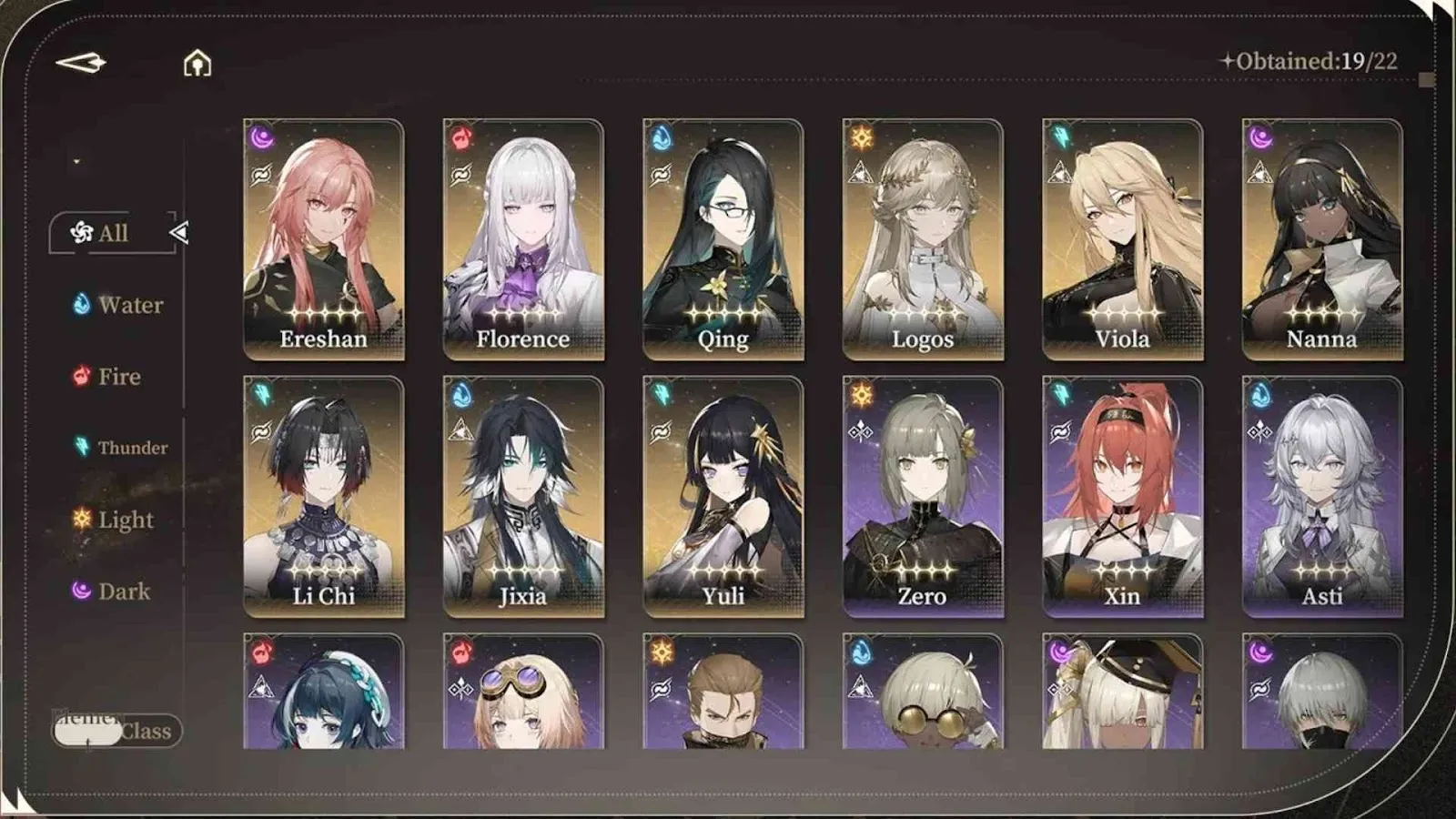Select the Dark element filter
1456x819 pixels.
[111, 591]
